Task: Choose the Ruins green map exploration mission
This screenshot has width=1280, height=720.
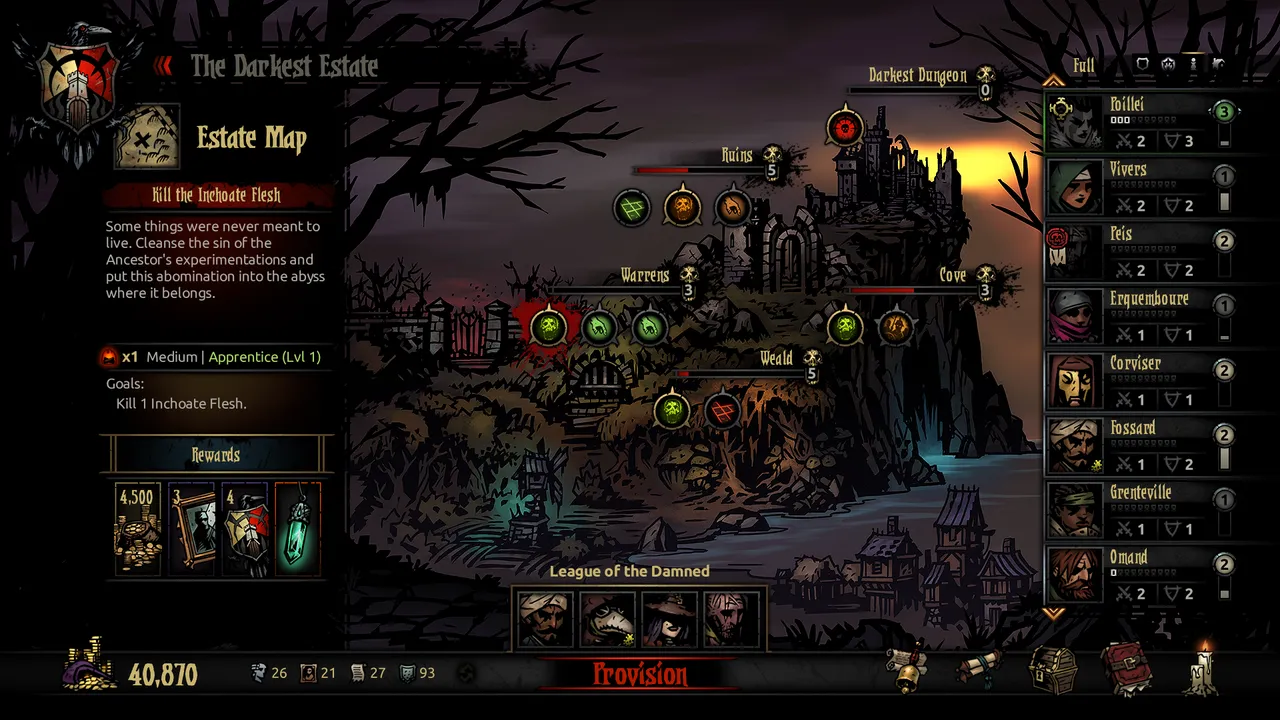Action: pyautogui.click(x=632, y=208)
